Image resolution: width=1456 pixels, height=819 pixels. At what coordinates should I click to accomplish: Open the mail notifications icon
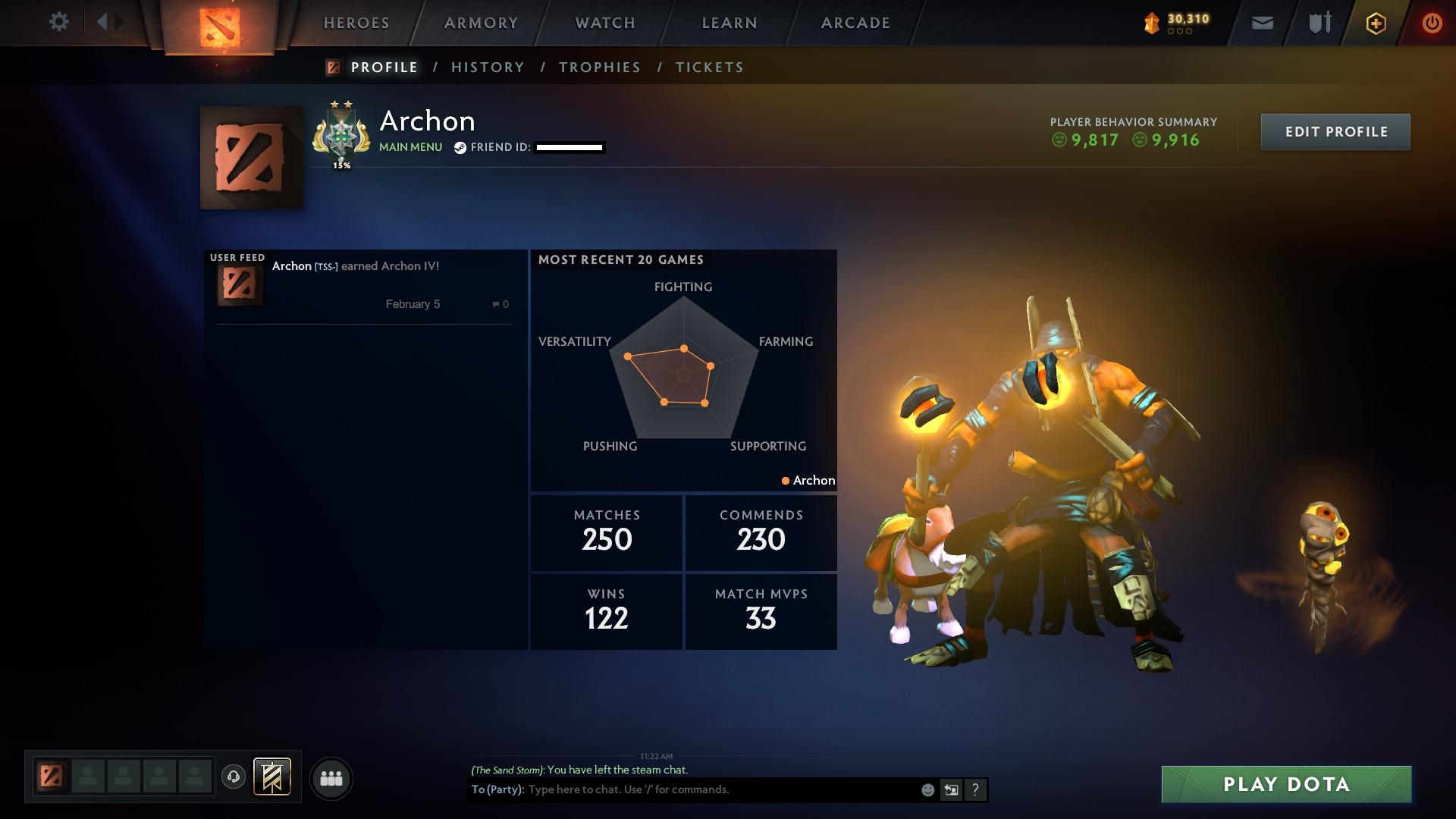(x=1261, y=22)
